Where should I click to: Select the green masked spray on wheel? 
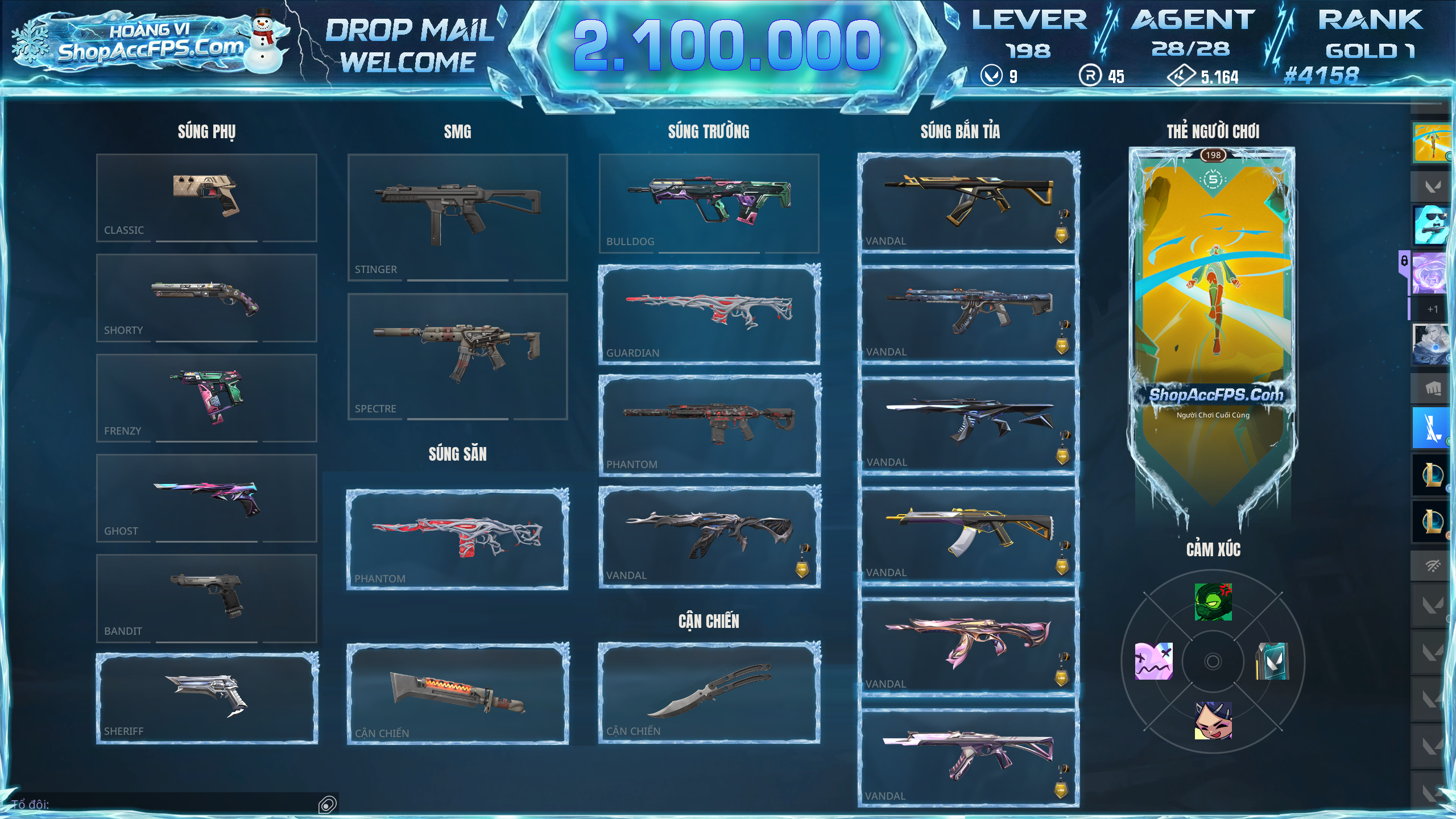[1213, 602]
